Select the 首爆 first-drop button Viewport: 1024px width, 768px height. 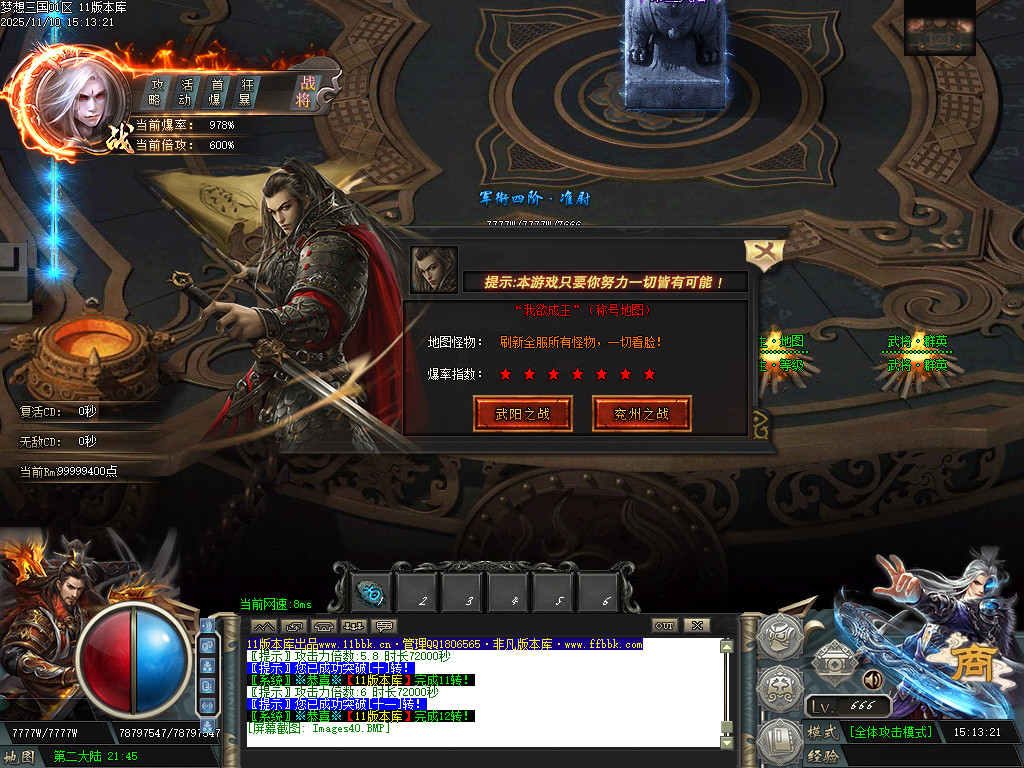[215, 92]
